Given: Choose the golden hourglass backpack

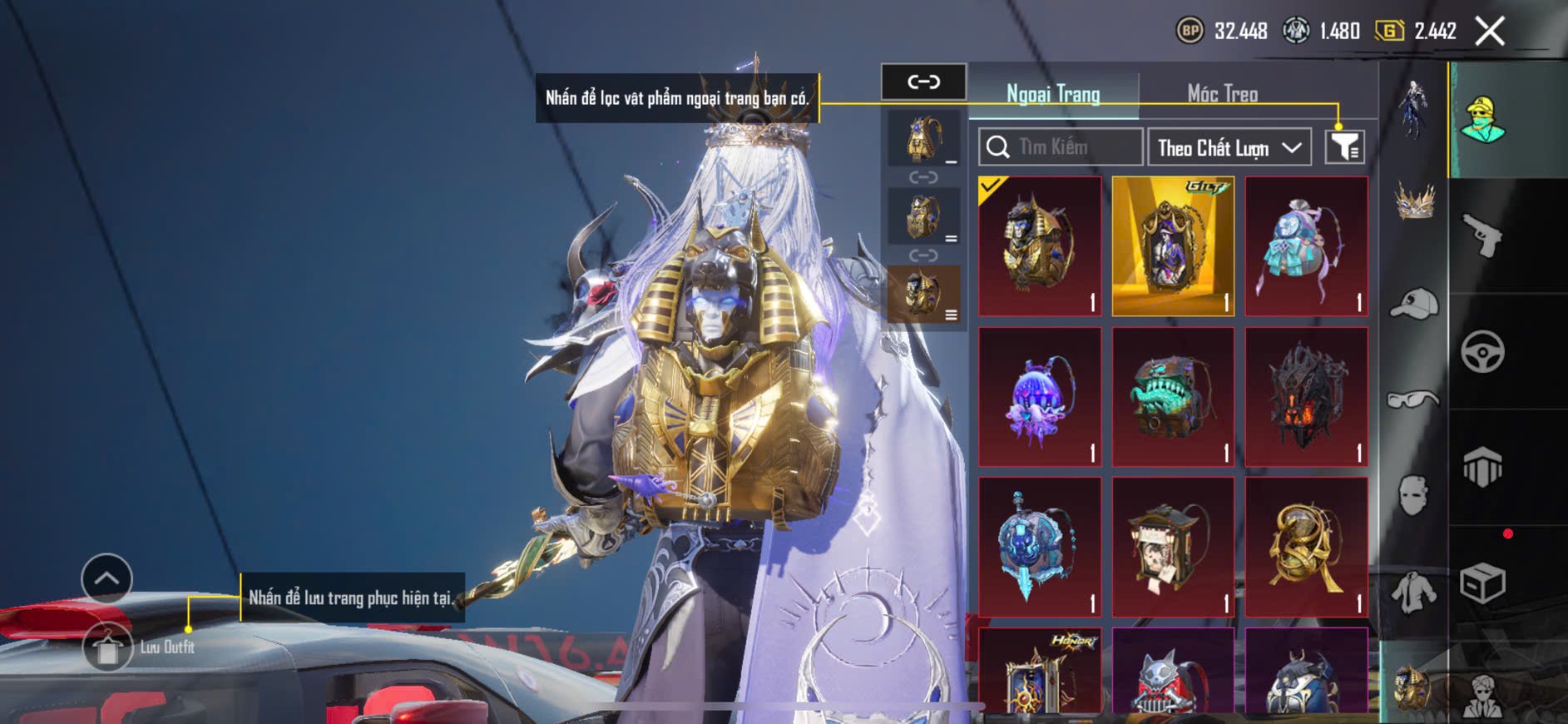Looking at the screenshot, I should [1306, 547].
